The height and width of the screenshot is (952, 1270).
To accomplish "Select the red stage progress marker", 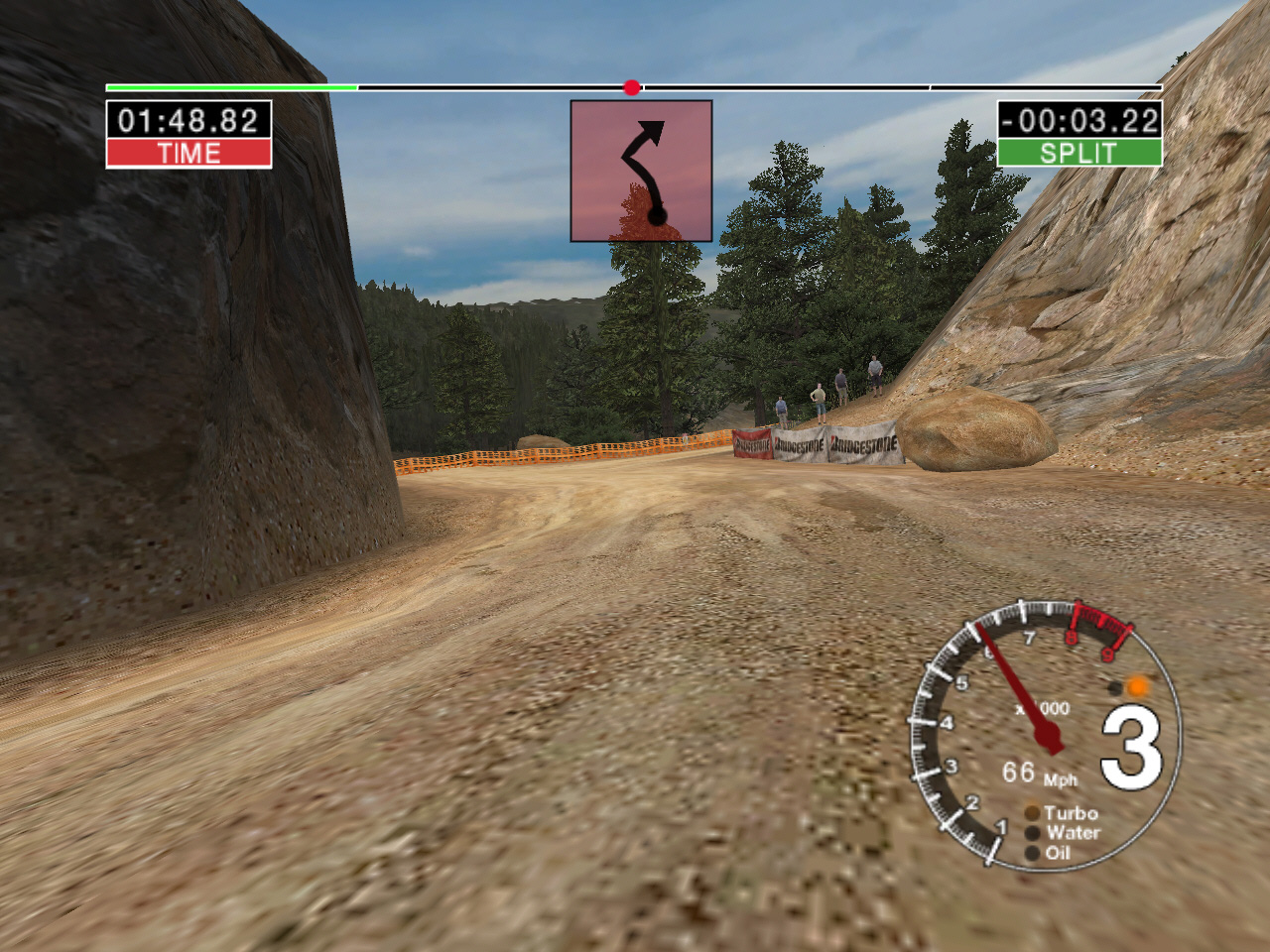I will (632, 88).
